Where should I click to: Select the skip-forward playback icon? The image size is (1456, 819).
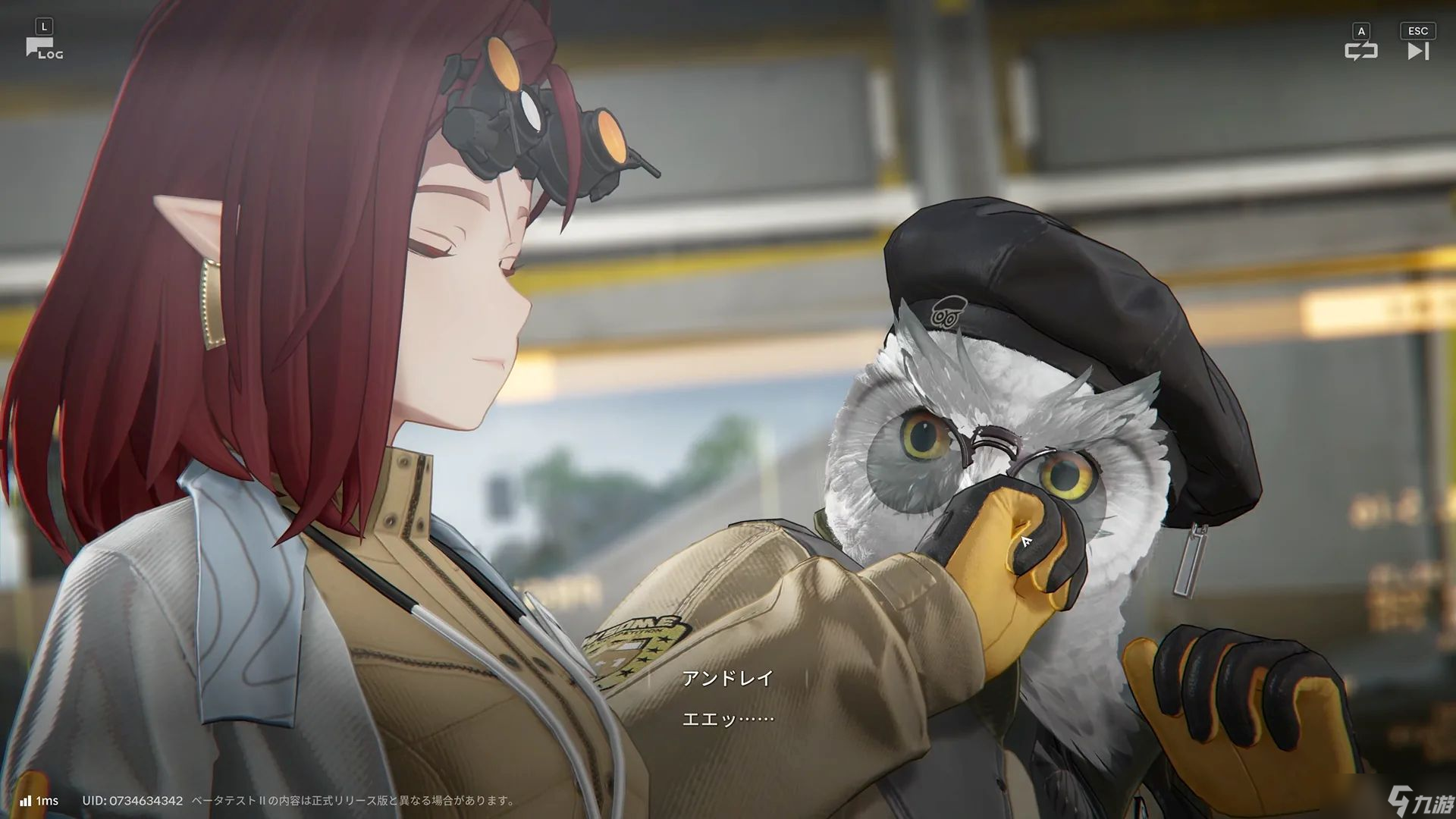click(x=1417, y=49)
